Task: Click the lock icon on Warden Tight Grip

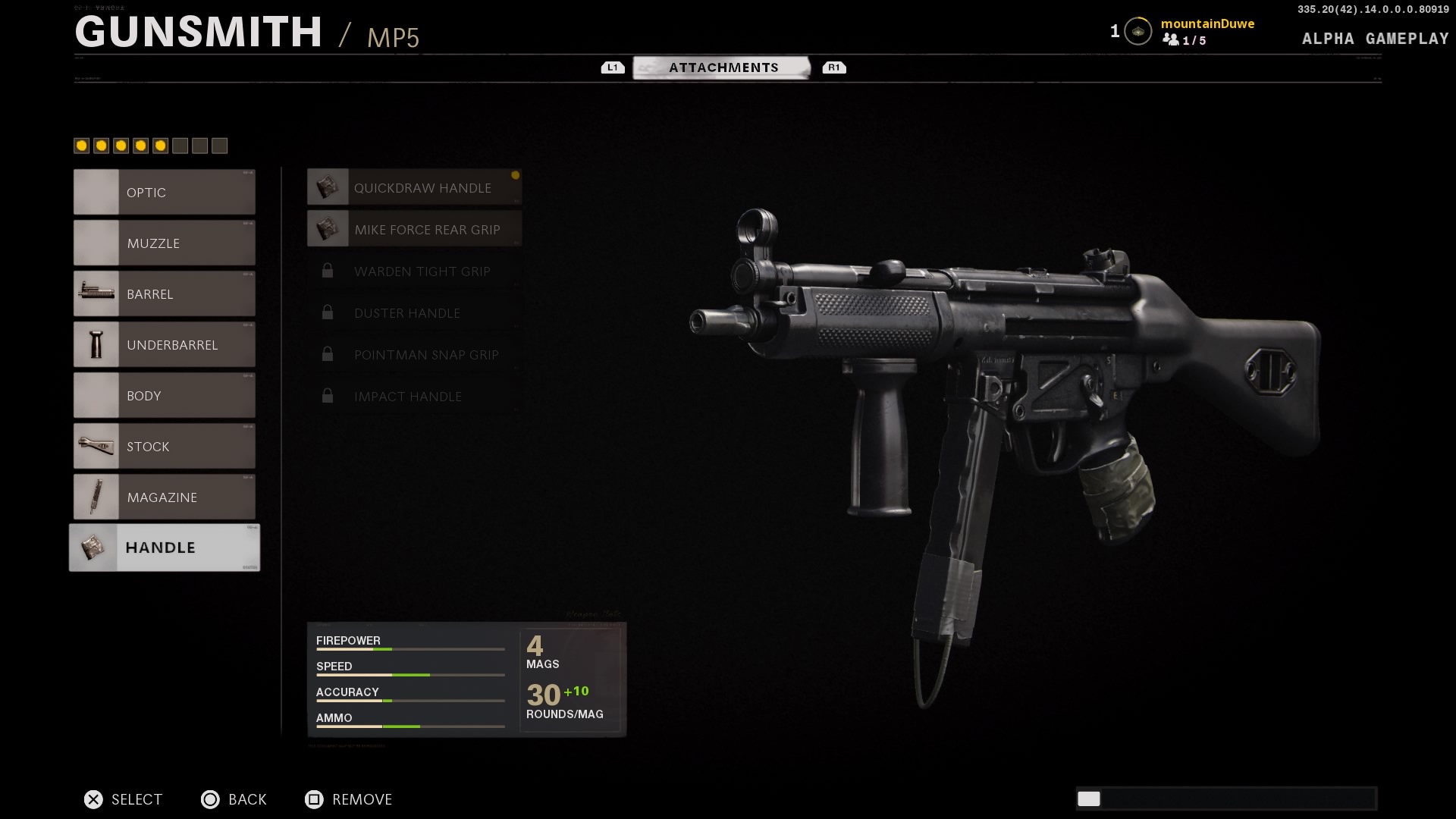Action: pyautogui.click(x=328, y=271)
